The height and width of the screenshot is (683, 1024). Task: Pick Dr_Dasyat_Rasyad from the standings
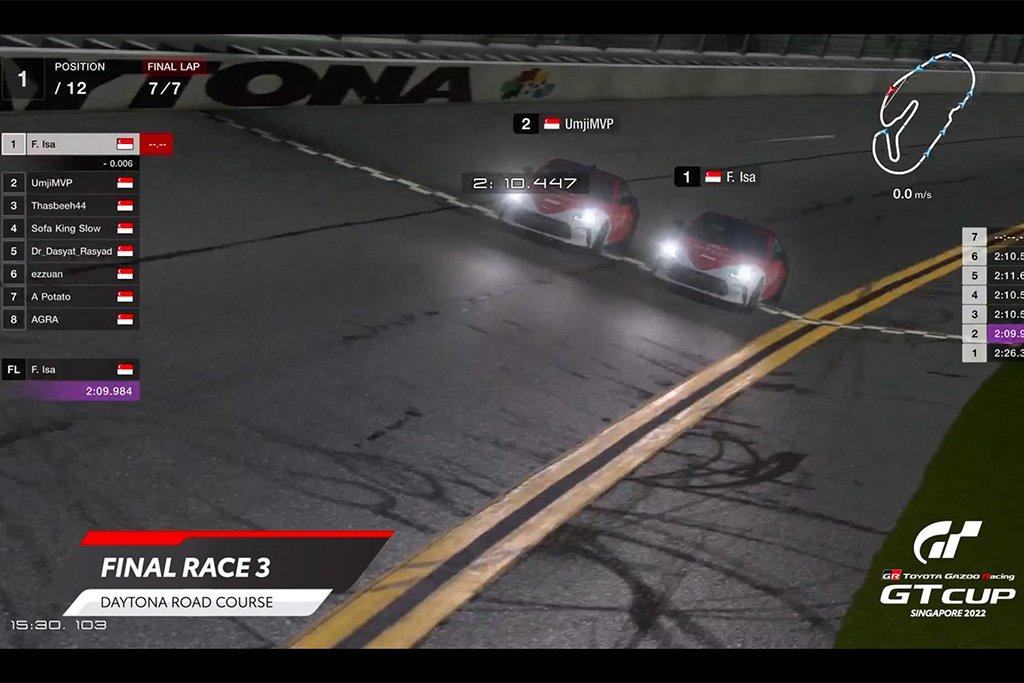(x=70, y=251)
